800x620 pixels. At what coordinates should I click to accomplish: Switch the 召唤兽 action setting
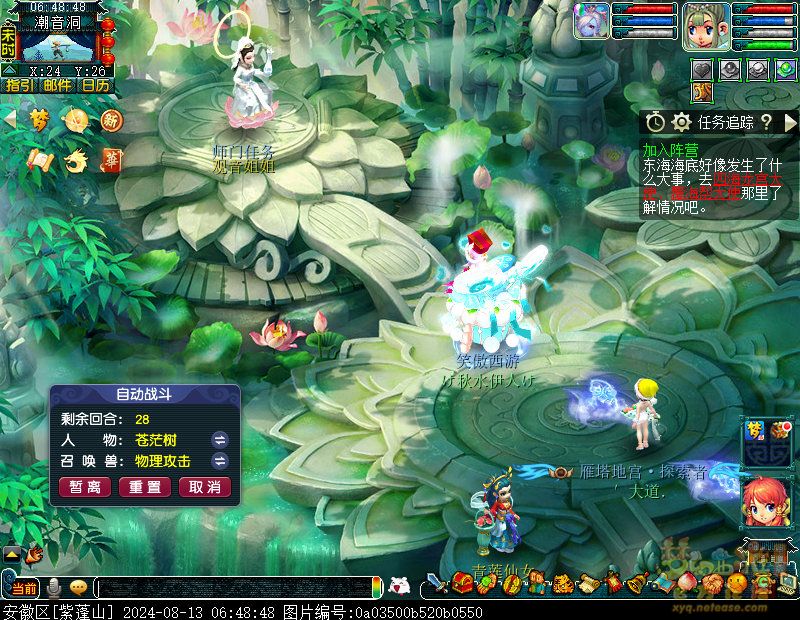220,461
